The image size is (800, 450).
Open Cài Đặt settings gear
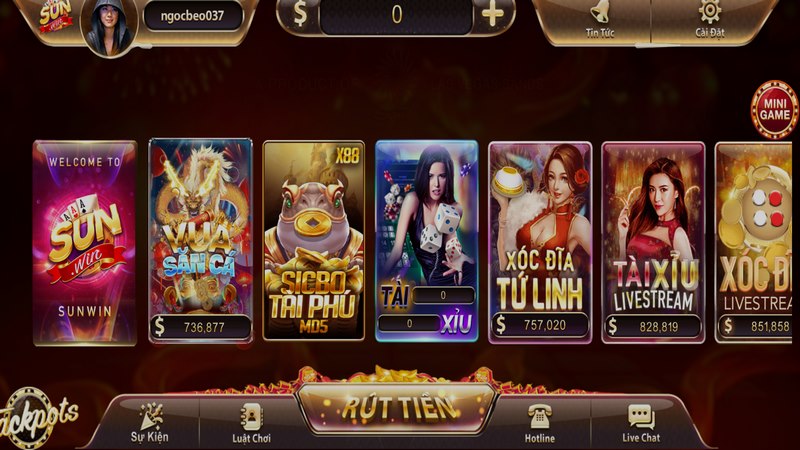[709, 18]
